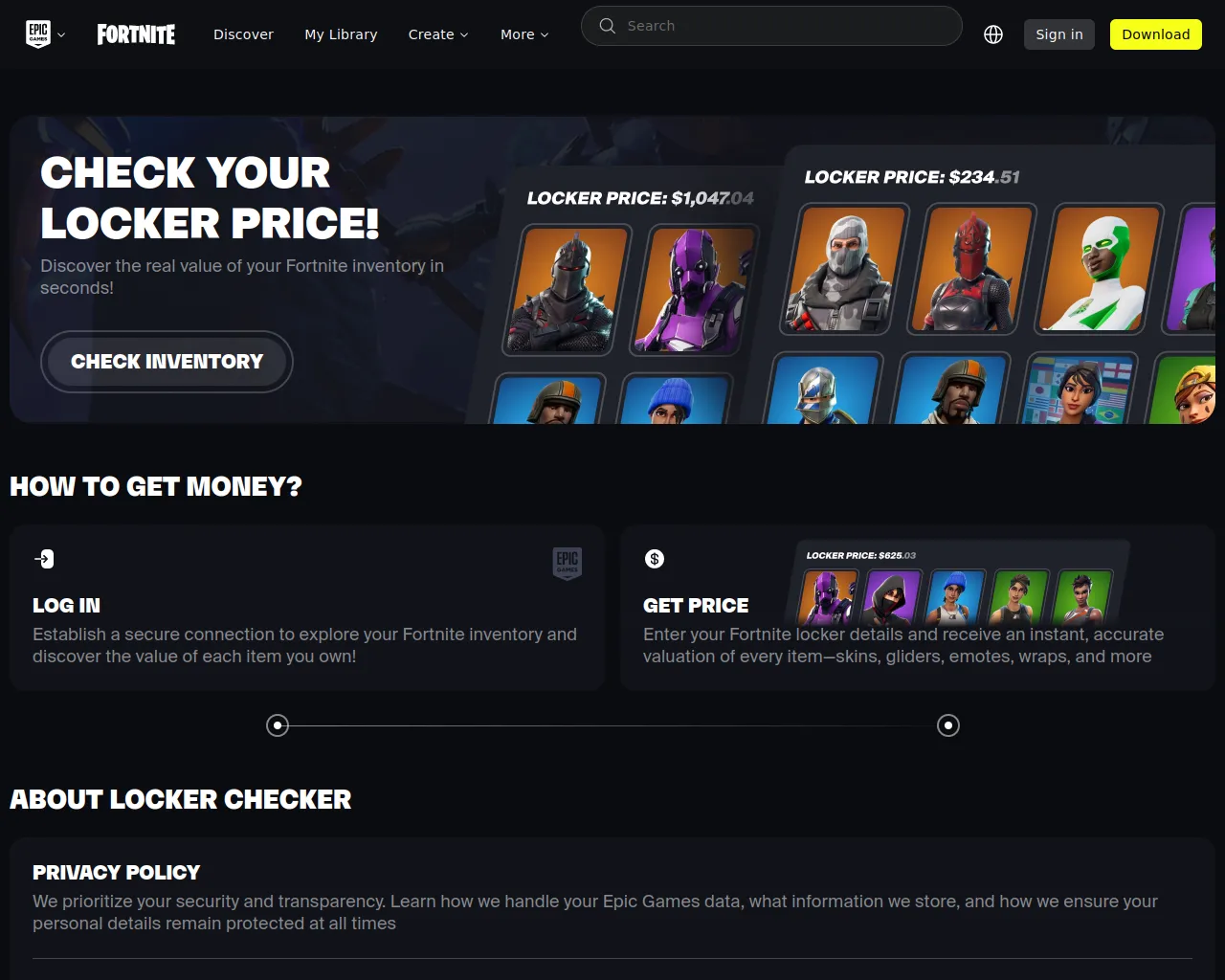Expand the Create dropdown menu
Viewport: 1225px width, 980px height.
pyautogui.click(x=438, y=34)
